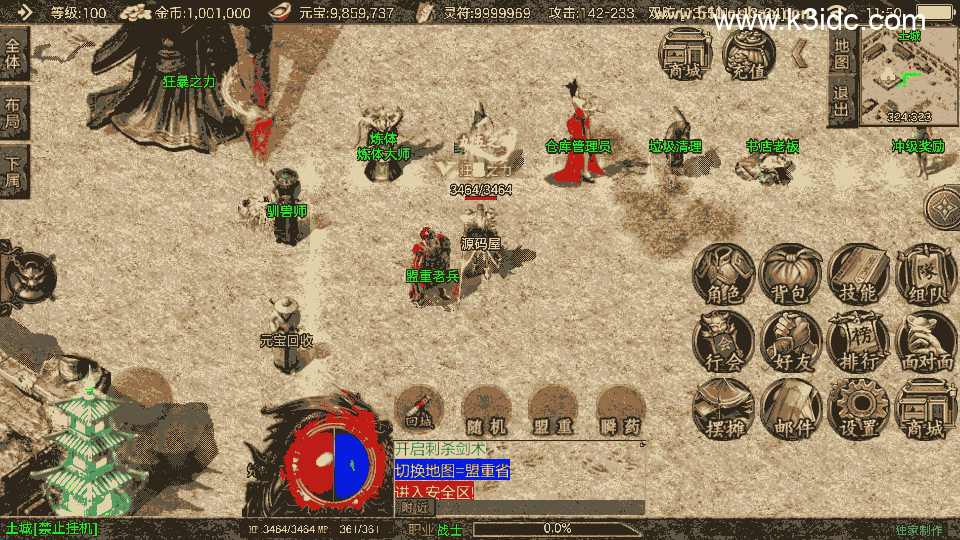
Task: Click the 地图 map button
Action: coord(842,54)
